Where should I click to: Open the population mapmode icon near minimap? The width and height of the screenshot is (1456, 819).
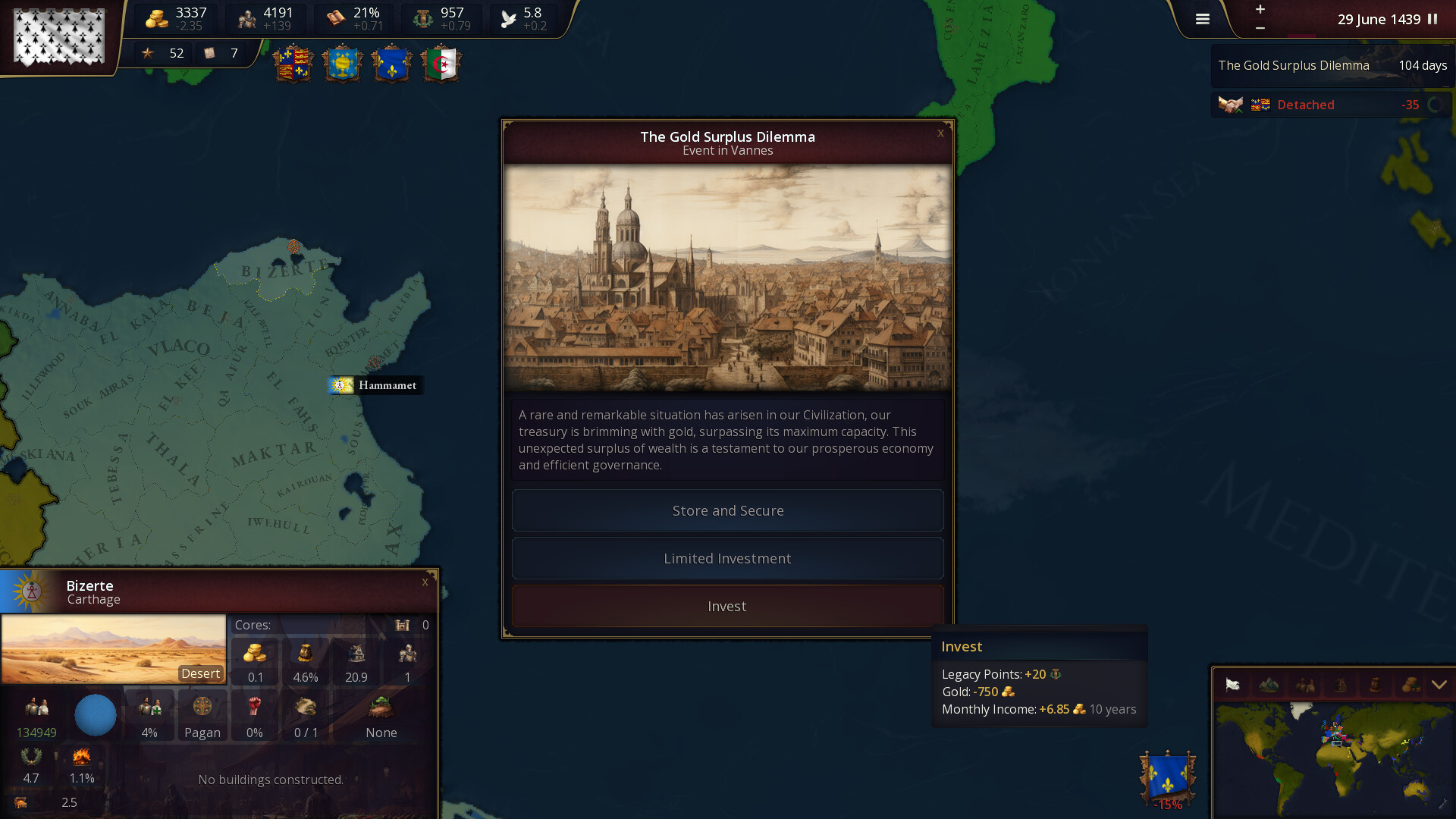1304,684
